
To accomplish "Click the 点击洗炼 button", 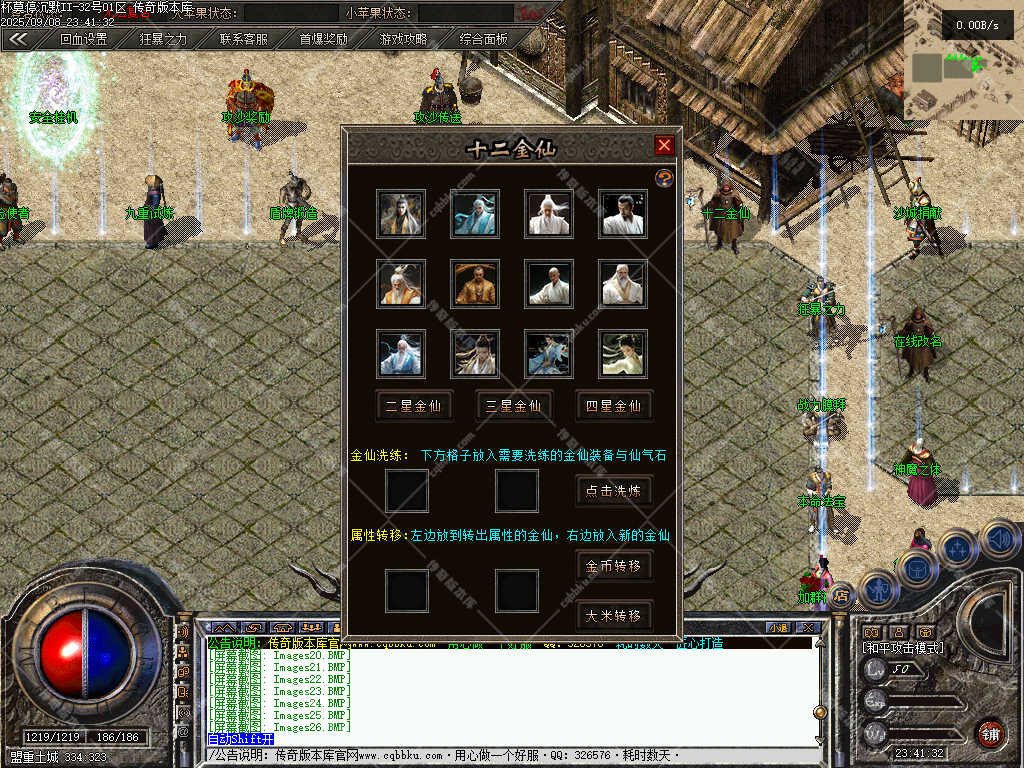I will [614, 491].
